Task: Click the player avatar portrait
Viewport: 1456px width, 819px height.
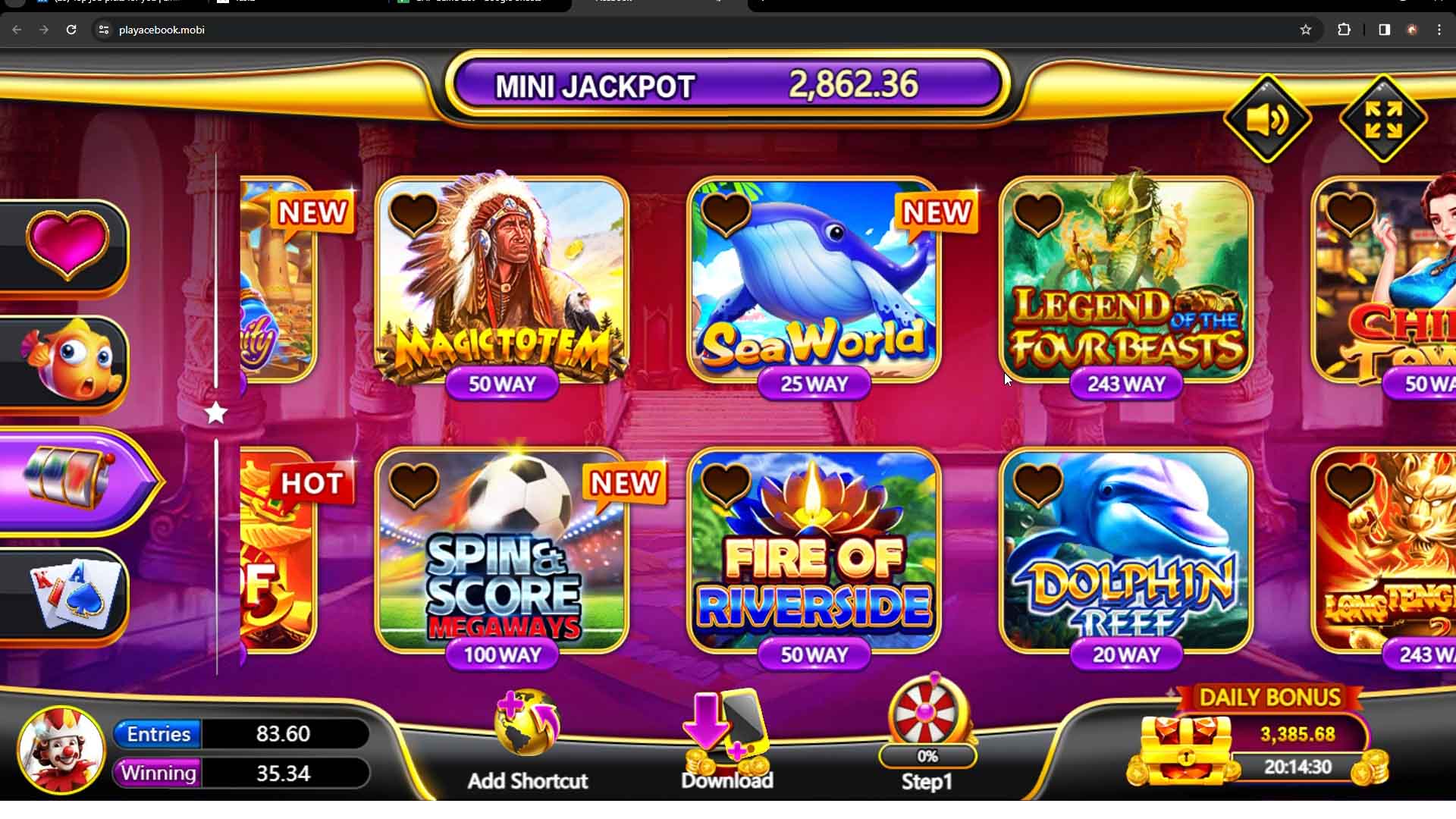Action: 61,749
